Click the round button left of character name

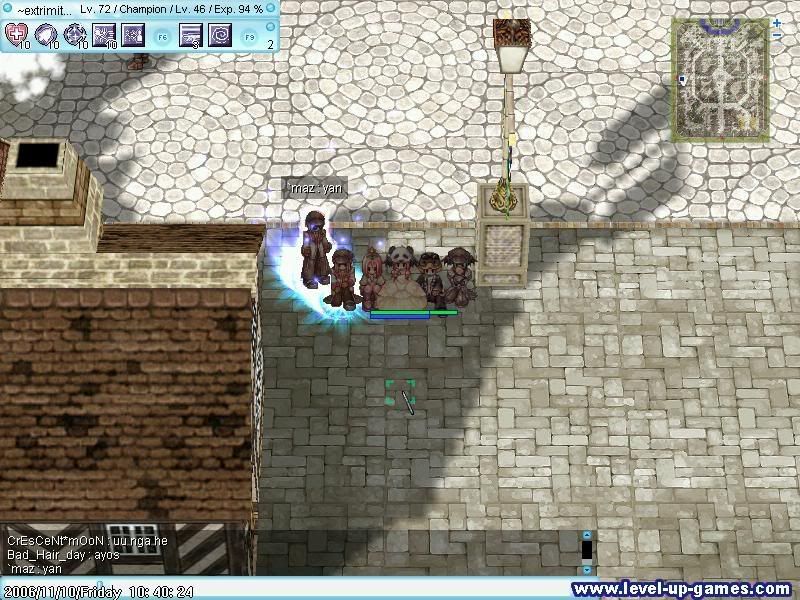[x=6, y=8]
